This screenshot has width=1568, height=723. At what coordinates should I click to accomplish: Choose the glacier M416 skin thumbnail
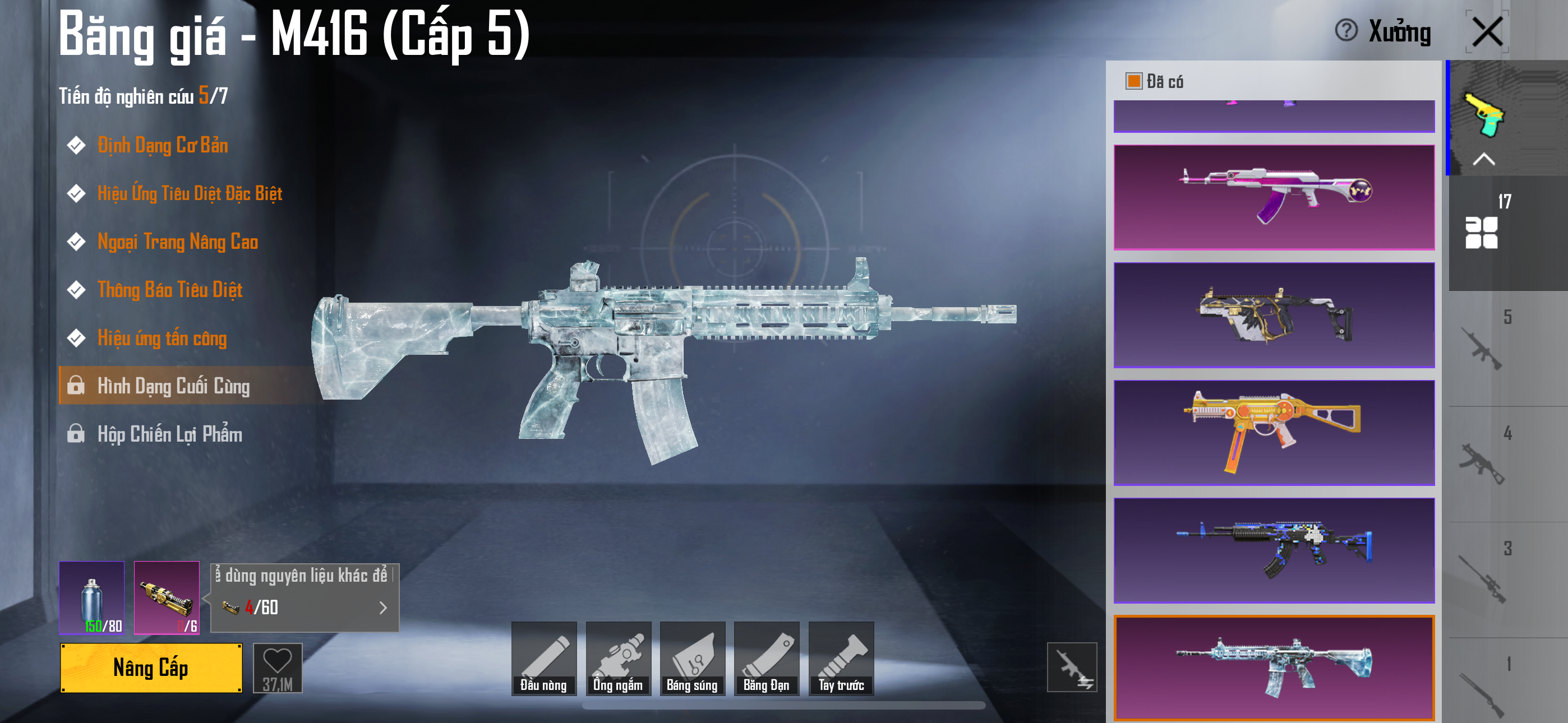1274,668
